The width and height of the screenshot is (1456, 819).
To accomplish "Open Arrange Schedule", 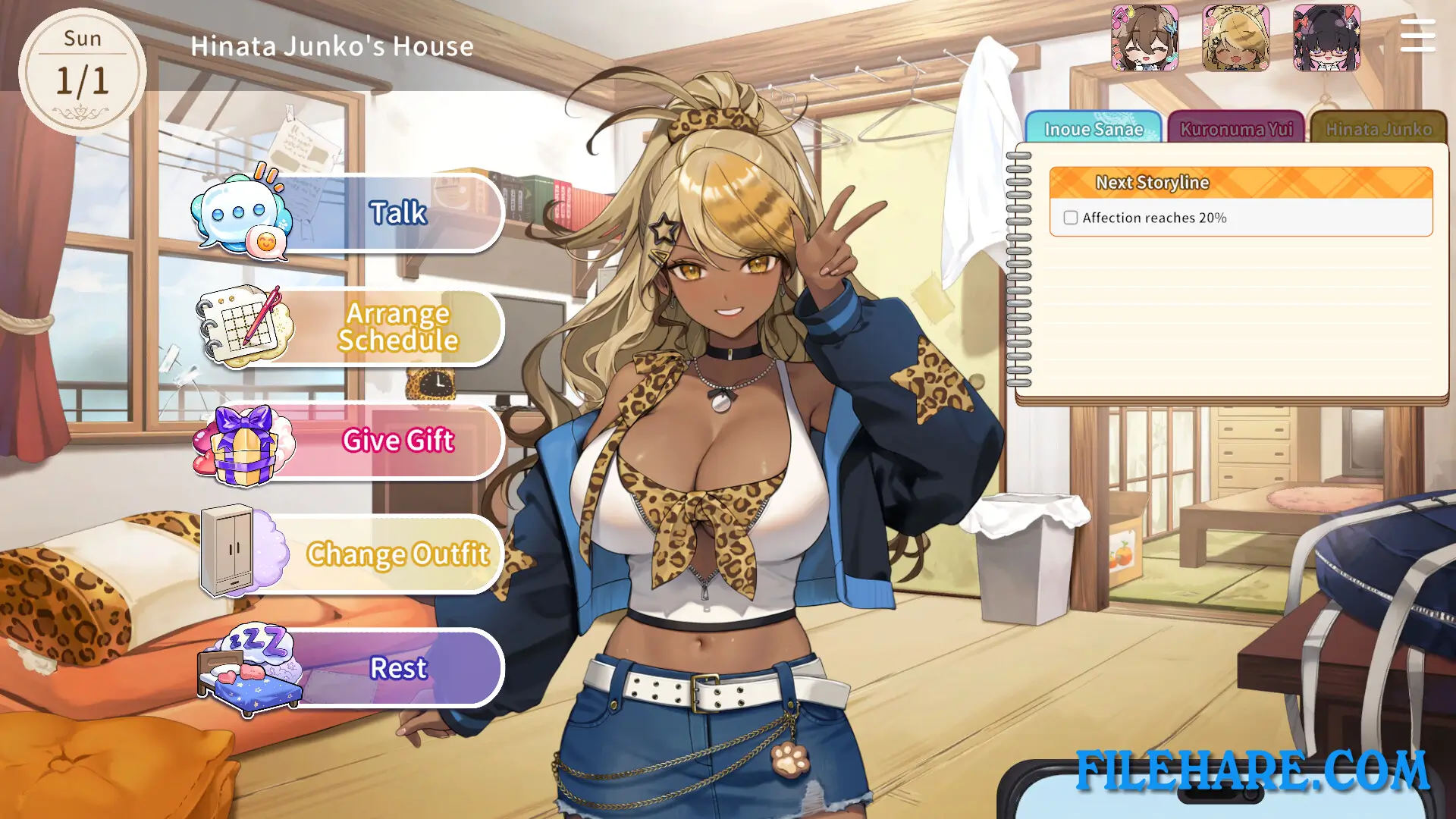I will (398, 326).
